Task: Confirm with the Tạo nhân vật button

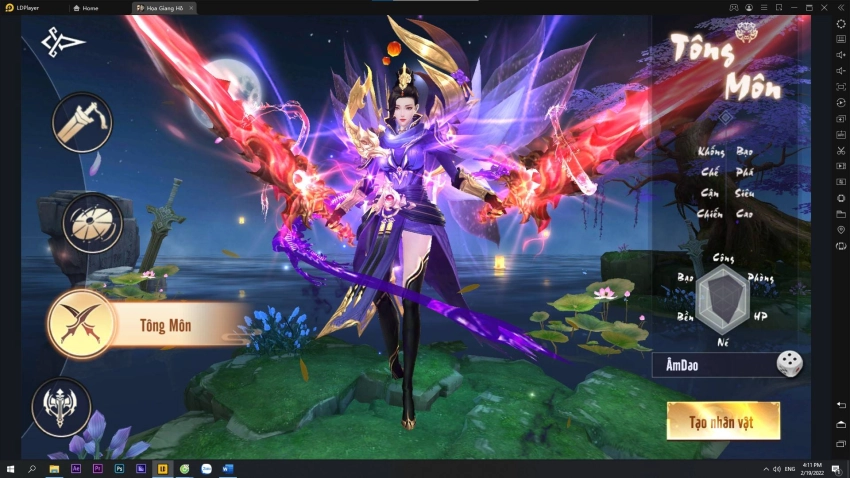Action: 723,421
